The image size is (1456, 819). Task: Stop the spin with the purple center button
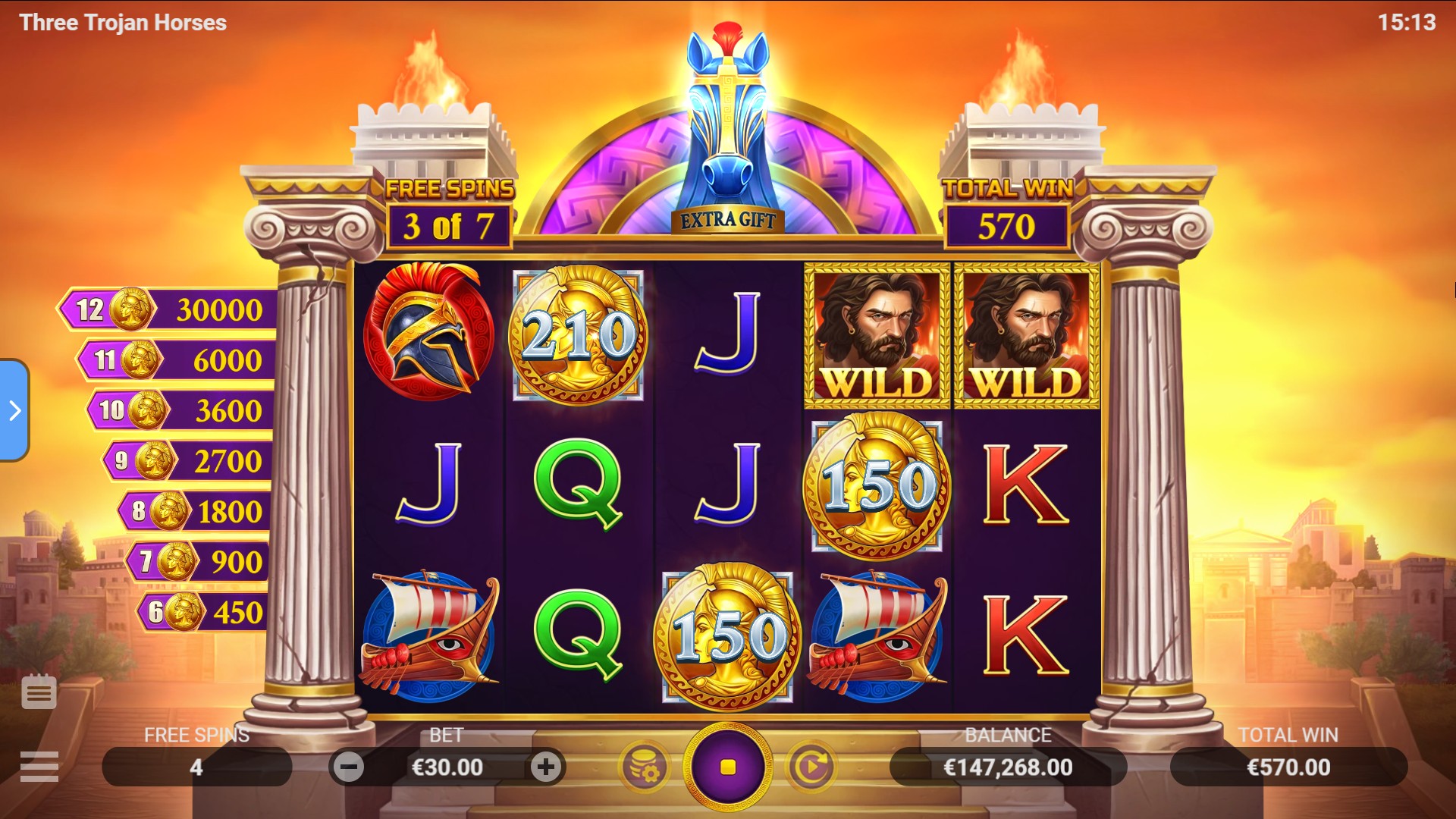(727, 767)
